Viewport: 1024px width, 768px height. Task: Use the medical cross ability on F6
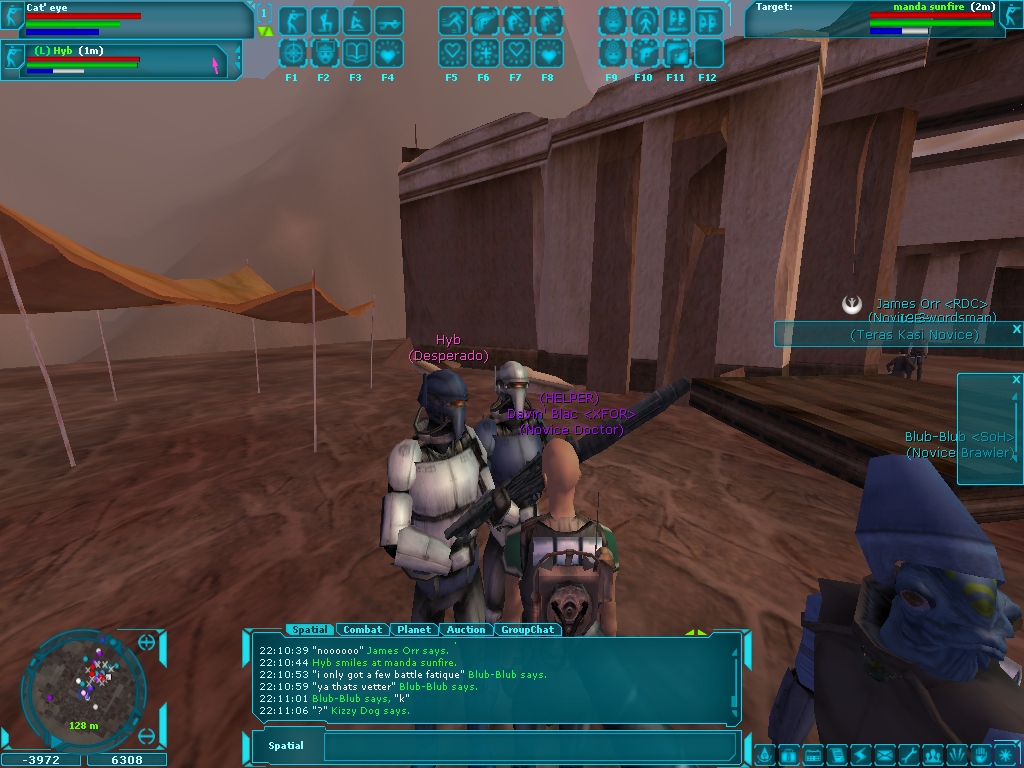(x=484, y=53)
